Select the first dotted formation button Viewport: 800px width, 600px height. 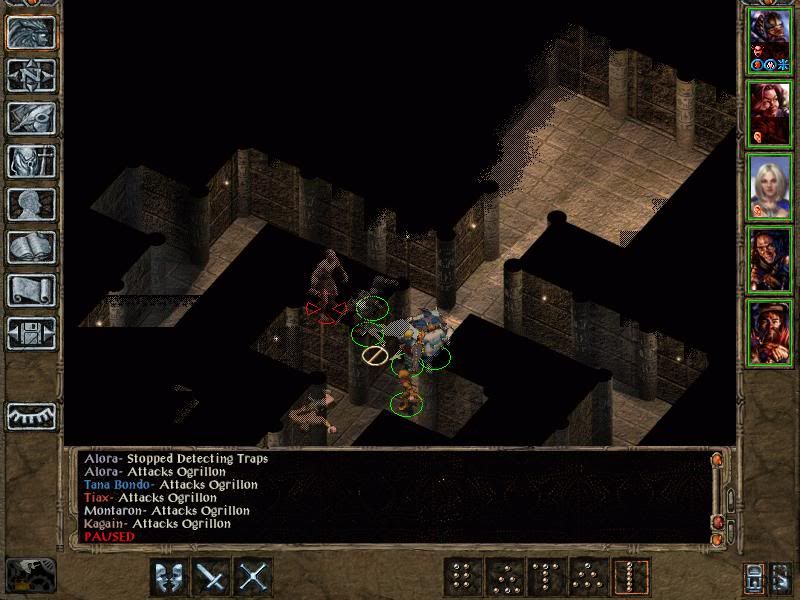462,577
